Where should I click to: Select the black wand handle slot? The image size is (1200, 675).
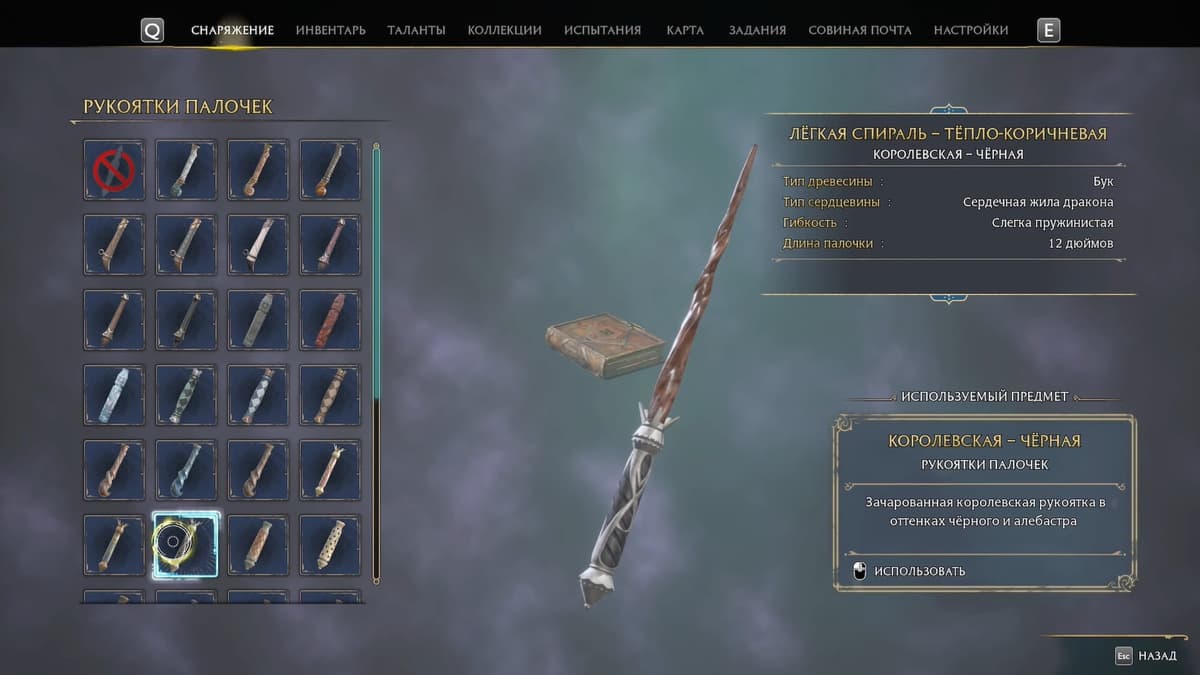[186, 320]
